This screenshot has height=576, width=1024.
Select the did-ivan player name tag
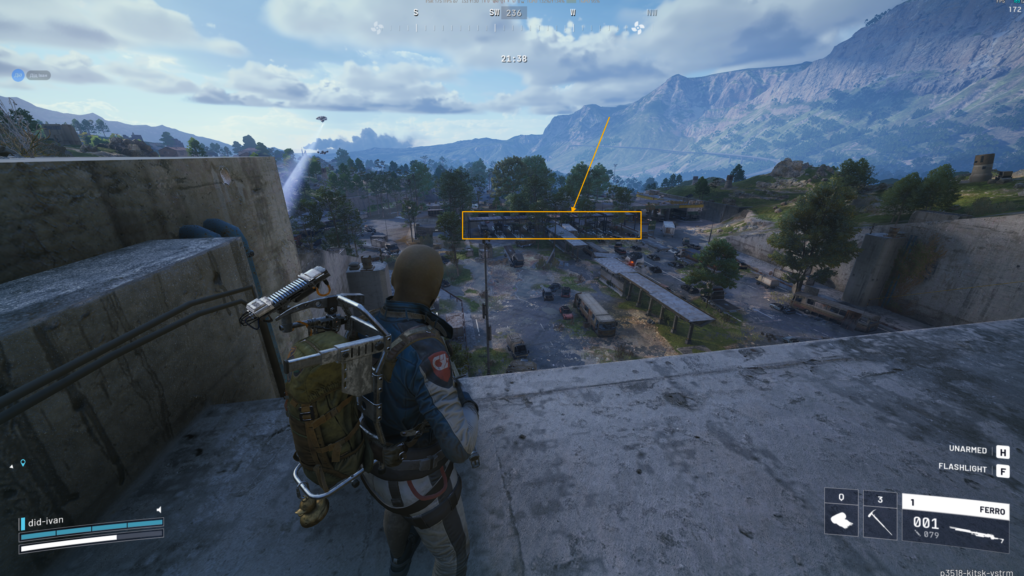point(47,522)
